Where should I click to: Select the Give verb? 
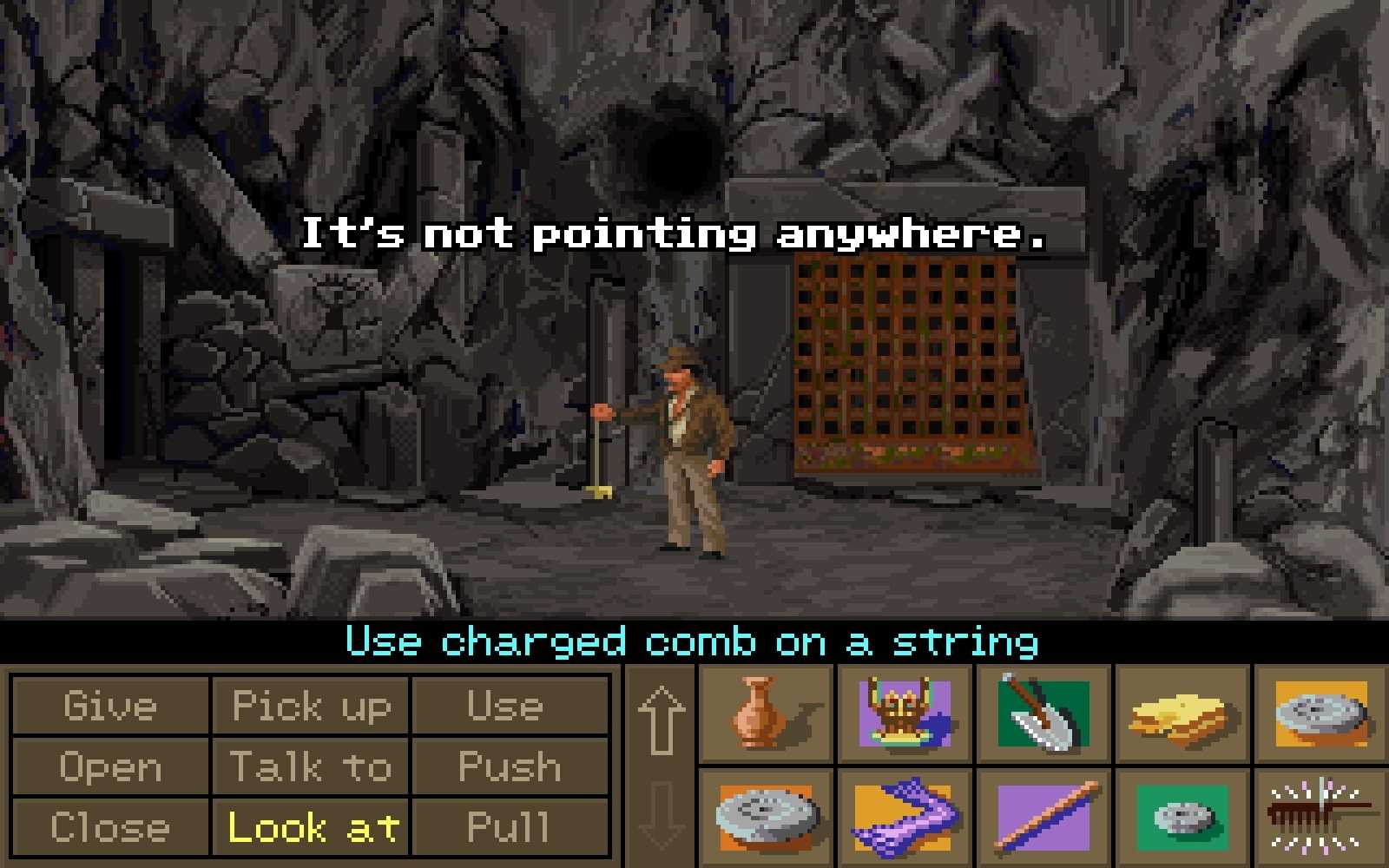point(110,706)
